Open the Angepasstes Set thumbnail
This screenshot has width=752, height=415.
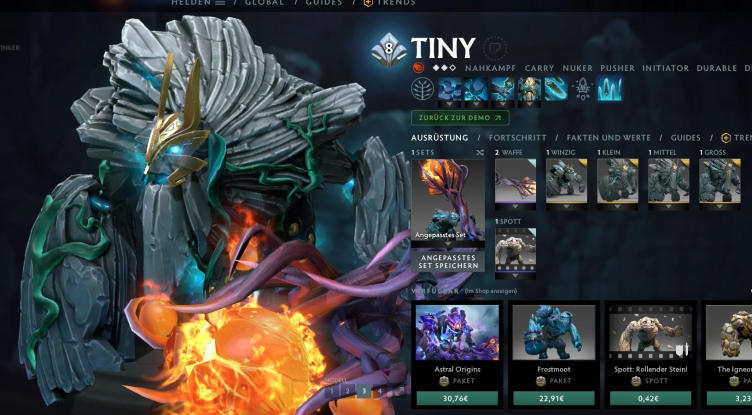(x=447, y=200)
